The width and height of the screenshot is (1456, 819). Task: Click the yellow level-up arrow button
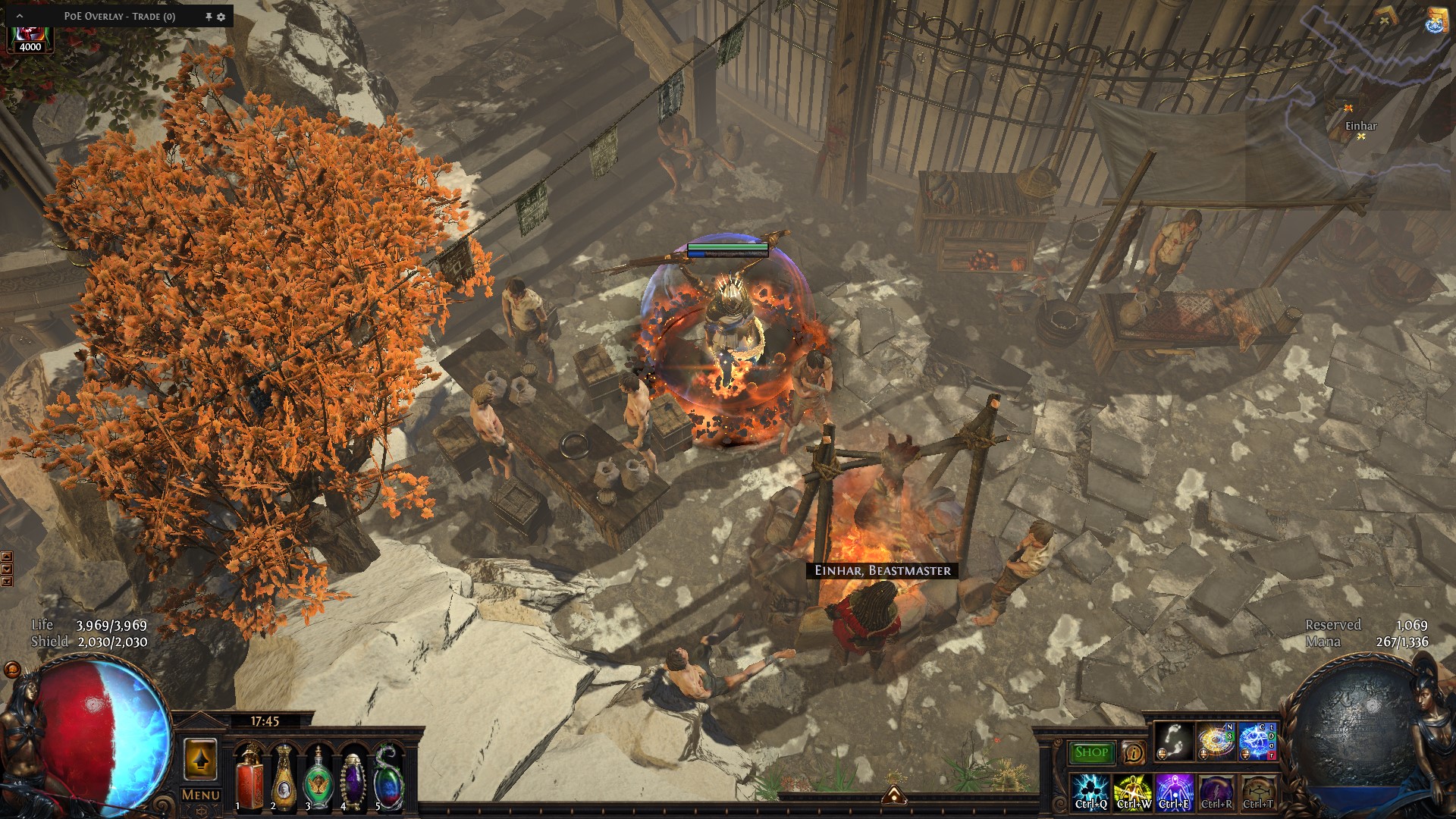pyautogui.click(x=200, y=759)
